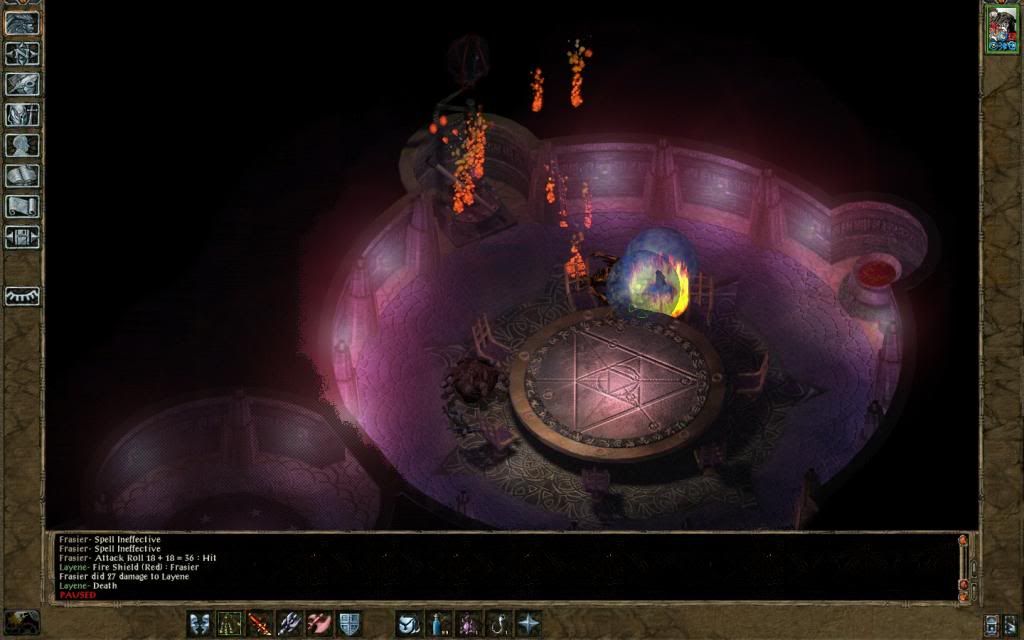Click the closed-eye rest button
Screen dimensions: 1024x640
click(x=22, y=296)
